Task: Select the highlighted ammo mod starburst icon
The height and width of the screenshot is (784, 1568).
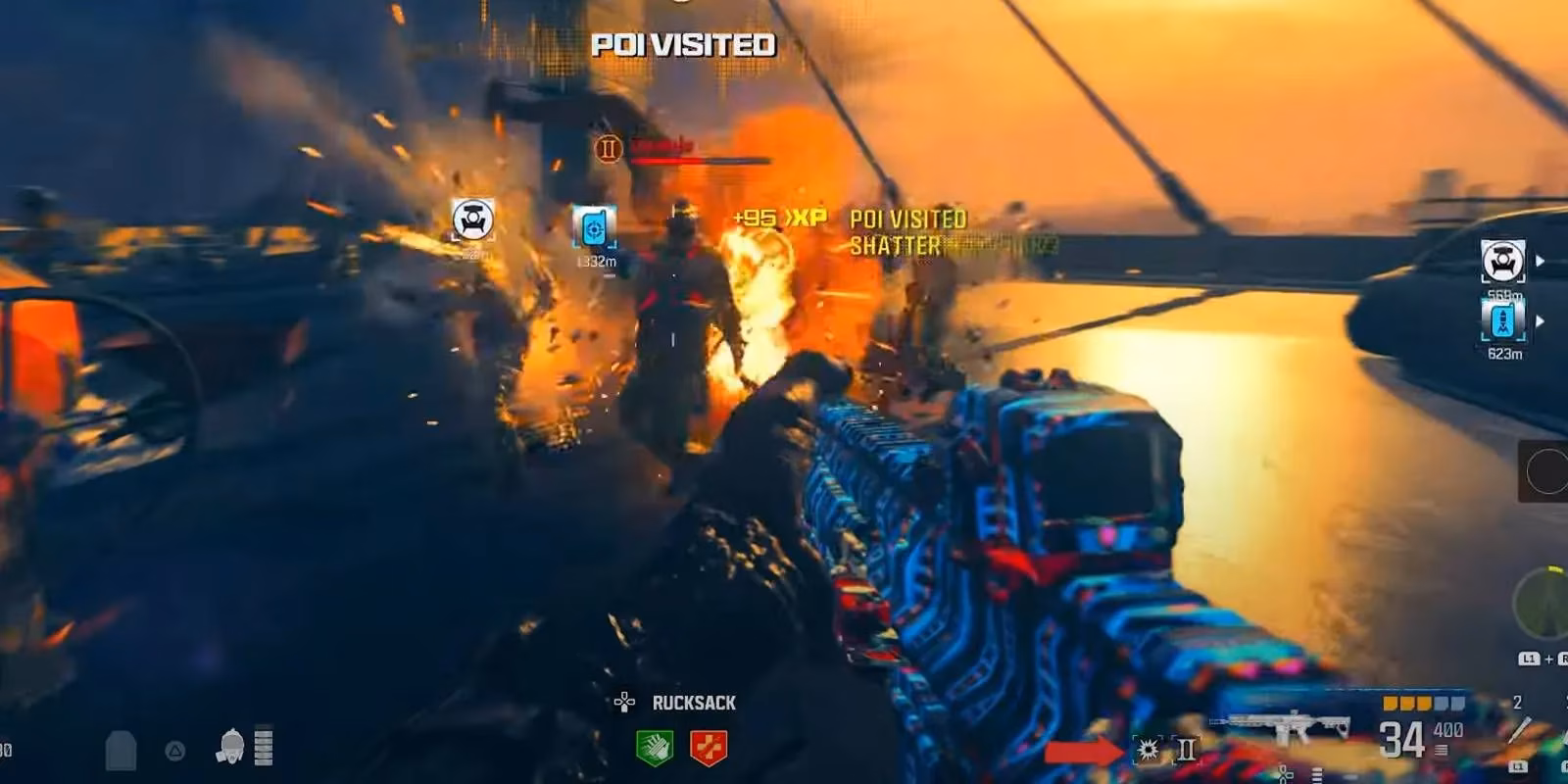Action: [1147, 751]
